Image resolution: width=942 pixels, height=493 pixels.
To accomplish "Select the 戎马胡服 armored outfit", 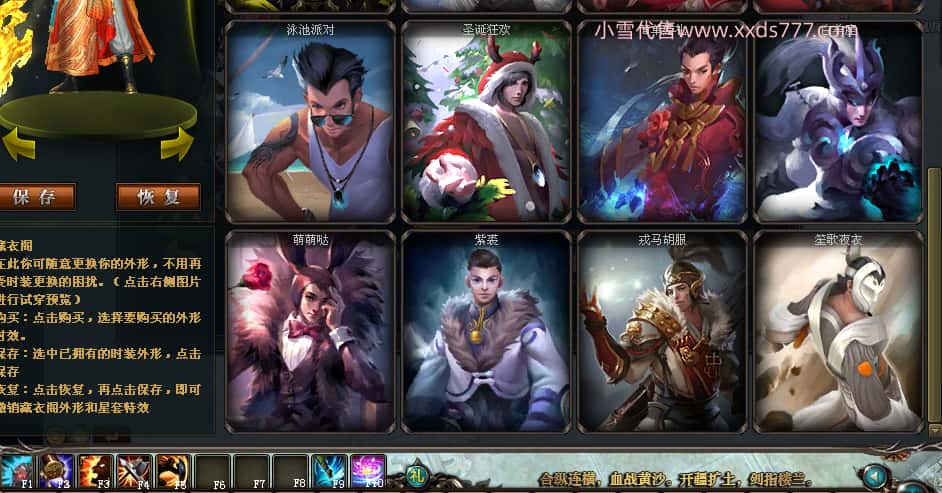I will pos(662,332).
